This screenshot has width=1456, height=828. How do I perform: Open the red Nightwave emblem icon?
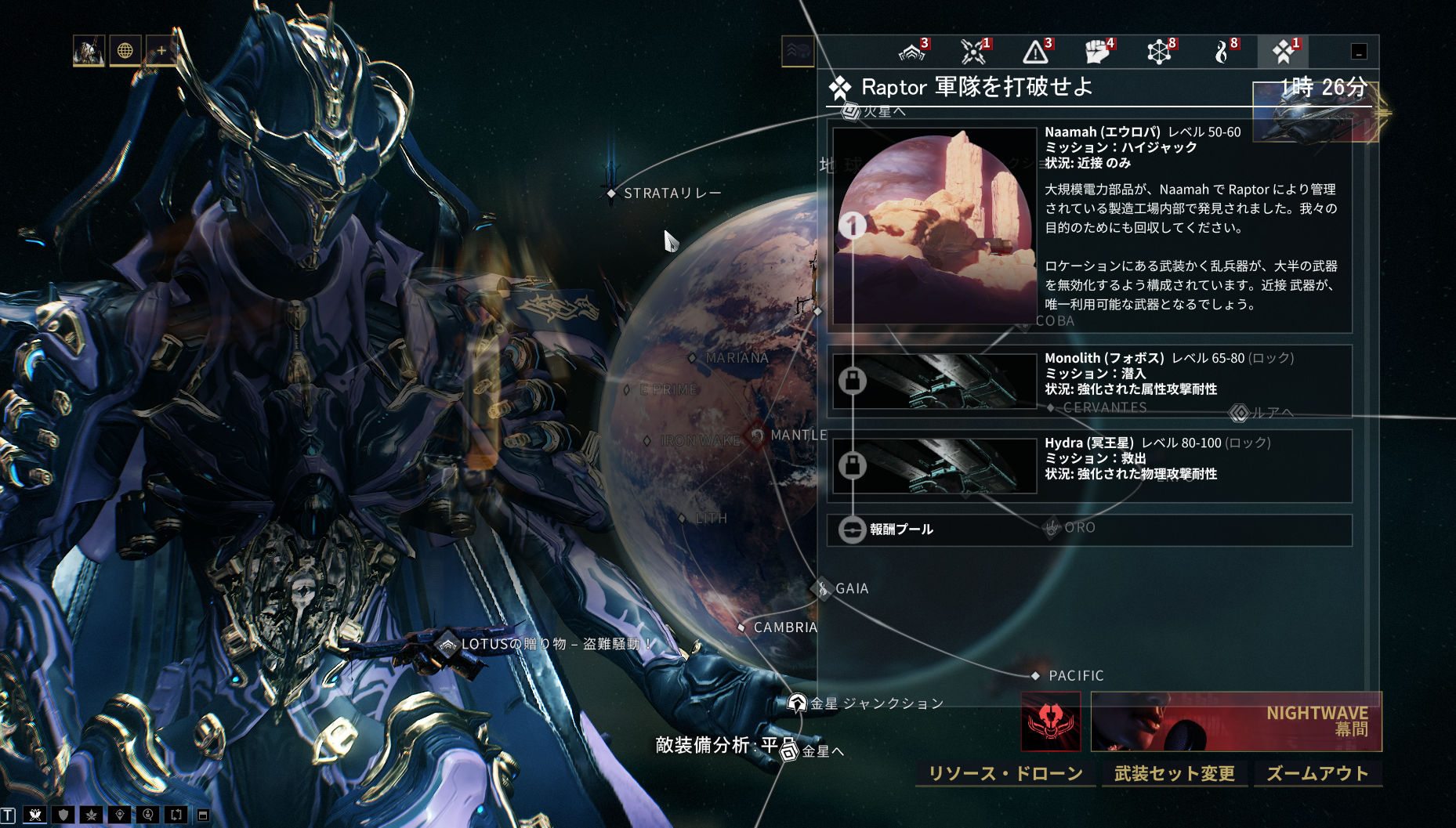pos(1051,721)
